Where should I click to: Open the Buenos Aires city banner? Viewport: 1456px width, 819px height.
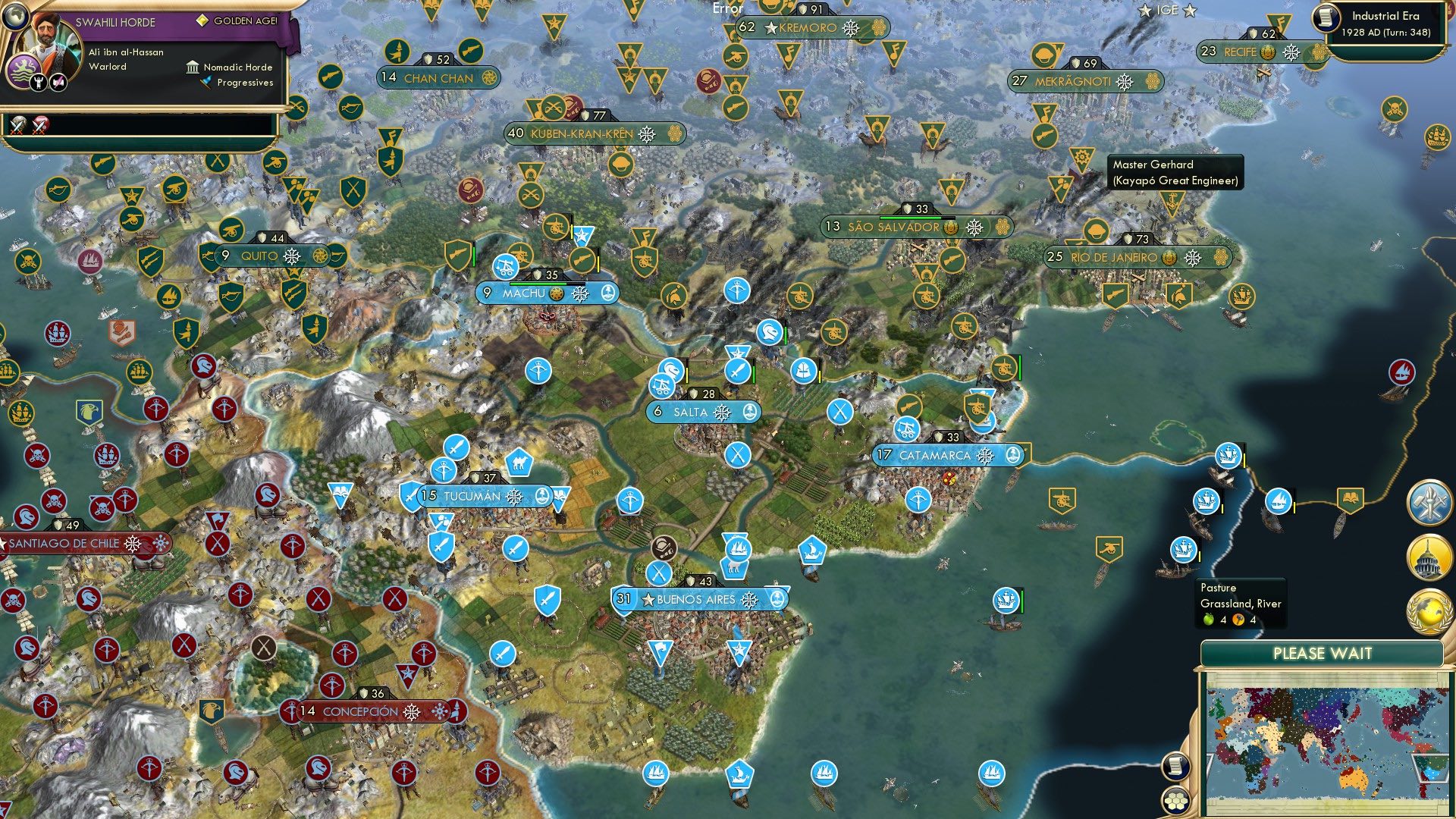[x=694, y=599]
